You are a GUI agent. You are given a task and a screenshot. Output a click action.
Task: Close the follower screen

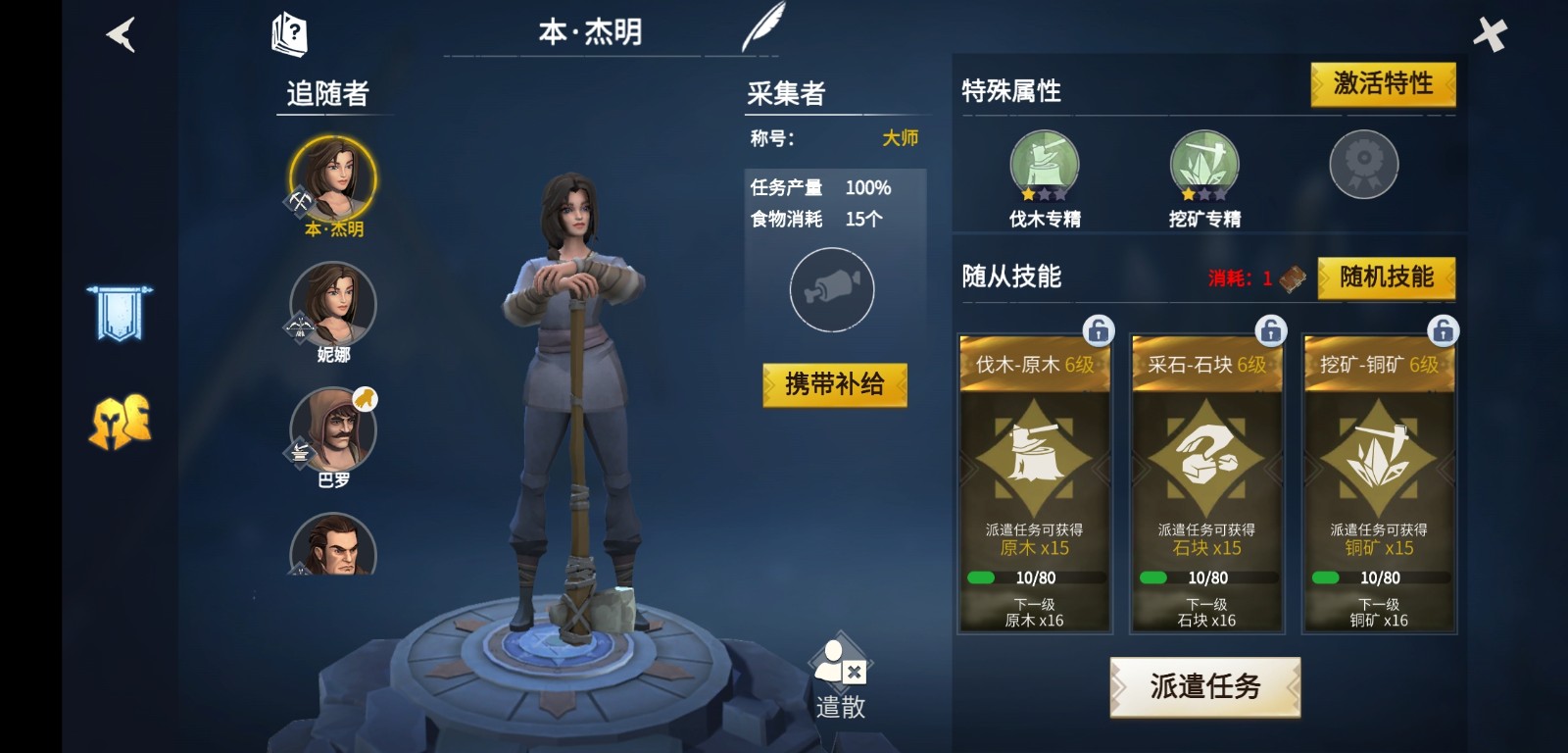tap(1489, 35)
